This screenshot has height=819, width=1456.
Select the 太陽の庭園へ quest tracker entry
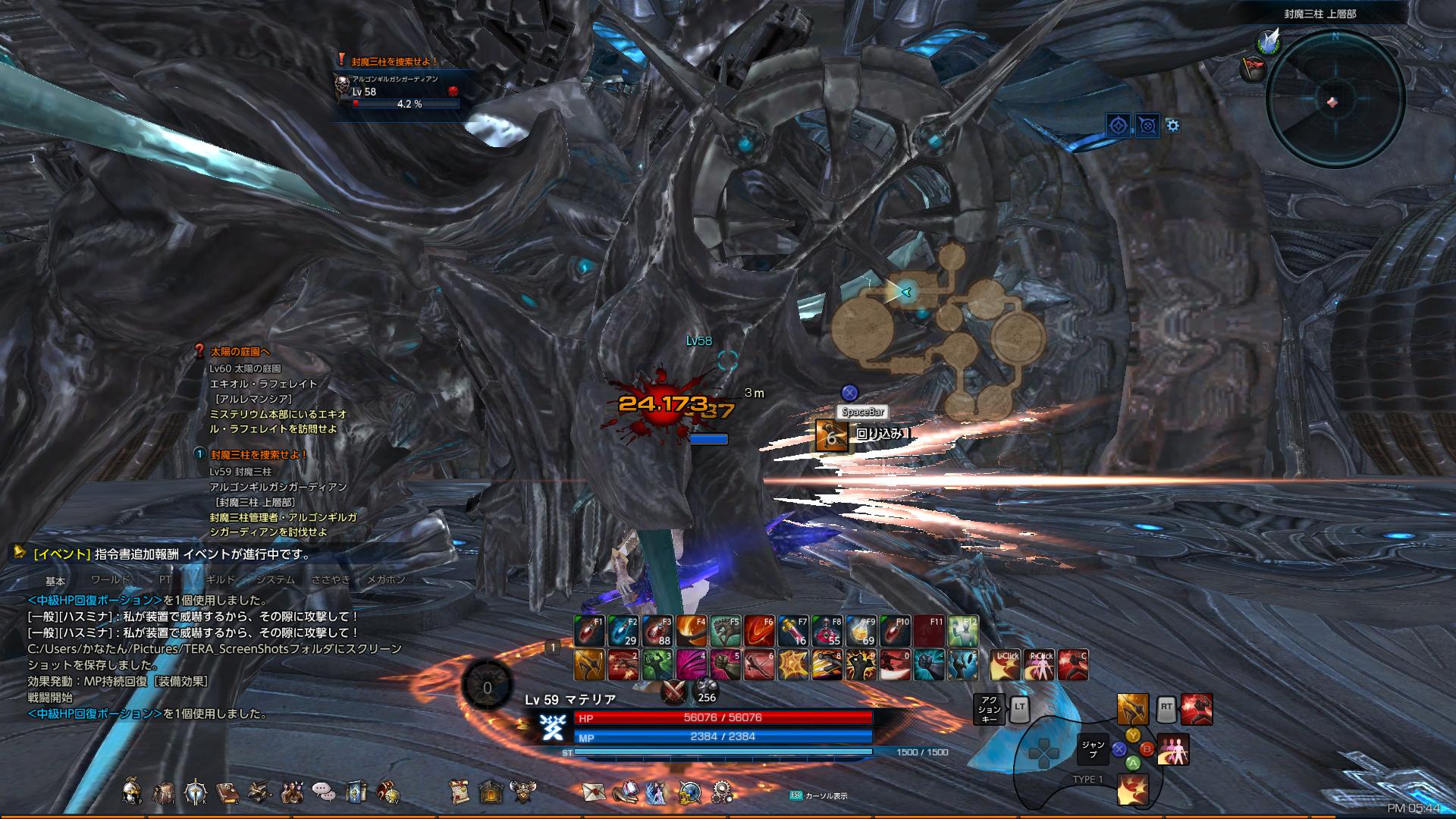click(240, 352)
